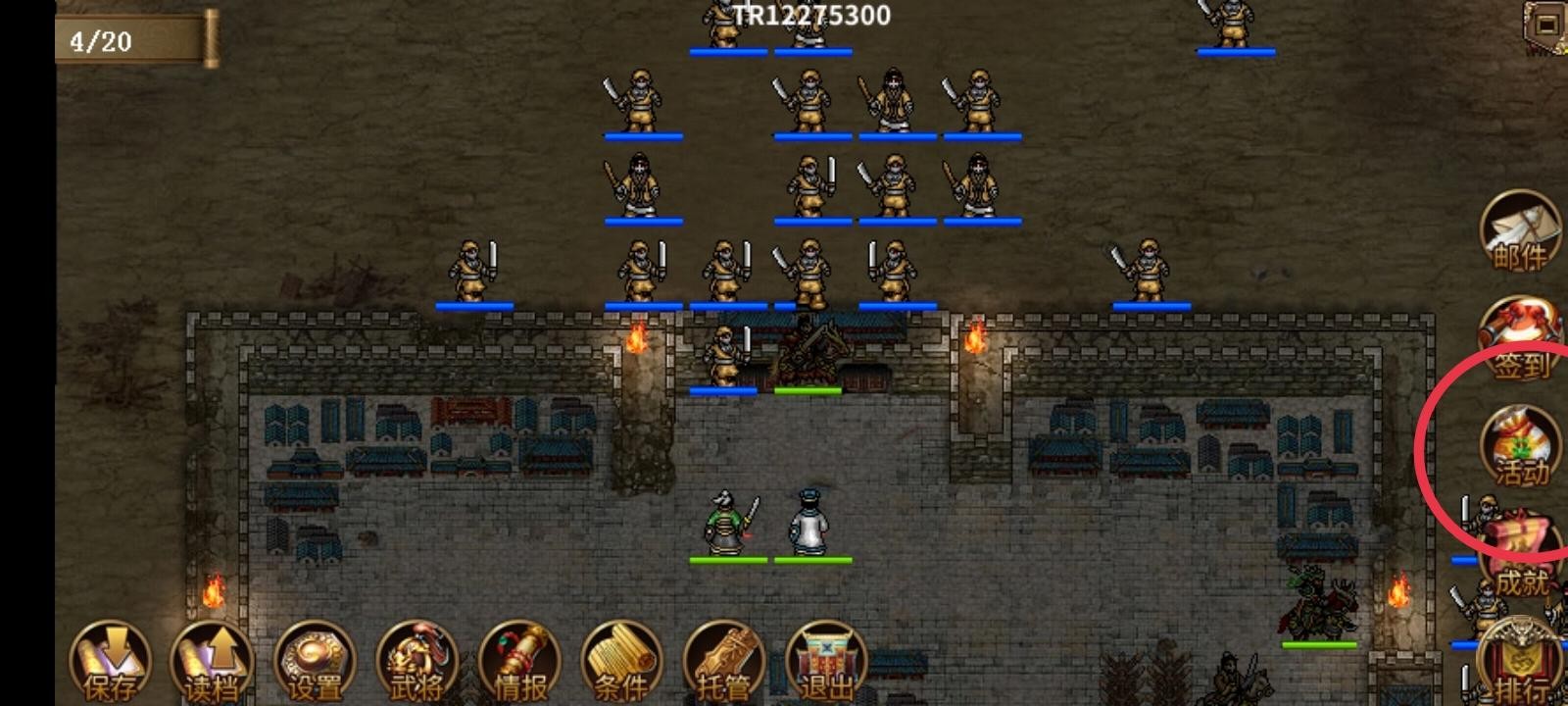Click the square icon in top-right corner
Screen dimensions: 1568x706
tap(1546, 24)
